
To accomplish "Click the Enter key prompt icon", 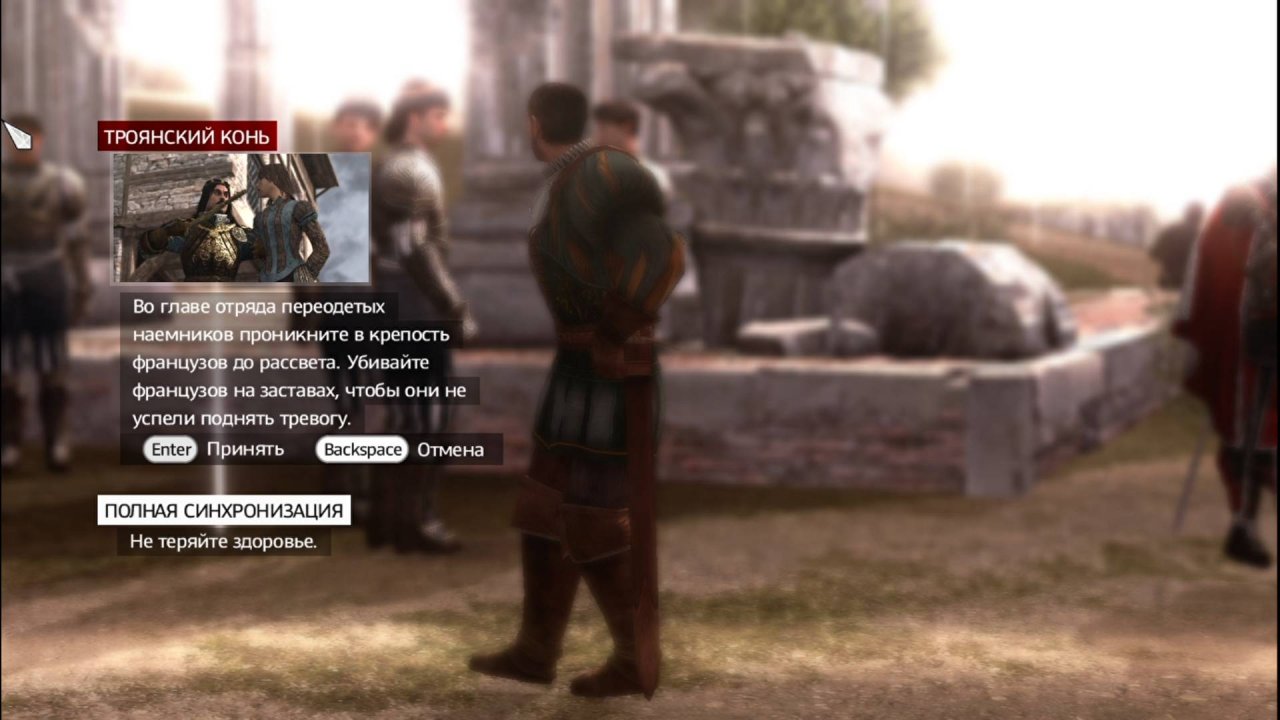I will tap(170, 450).
